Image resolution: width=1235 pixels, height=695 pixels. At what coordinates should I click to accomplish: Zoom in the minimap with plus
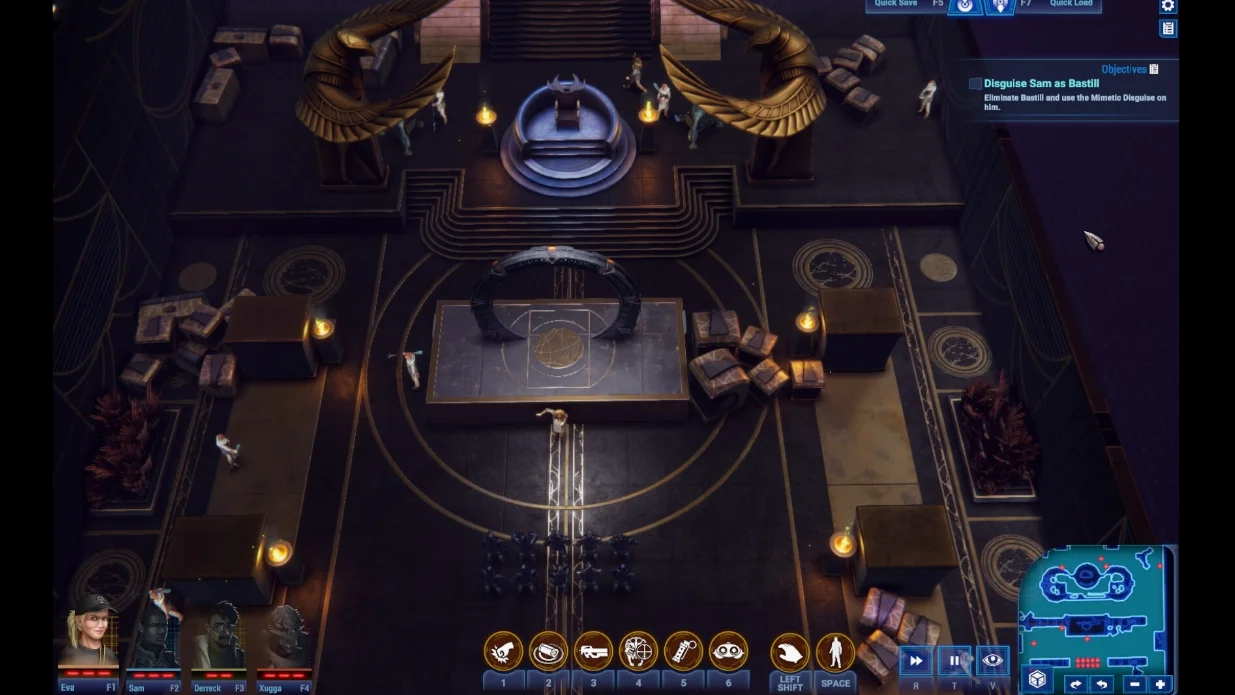1160,685
